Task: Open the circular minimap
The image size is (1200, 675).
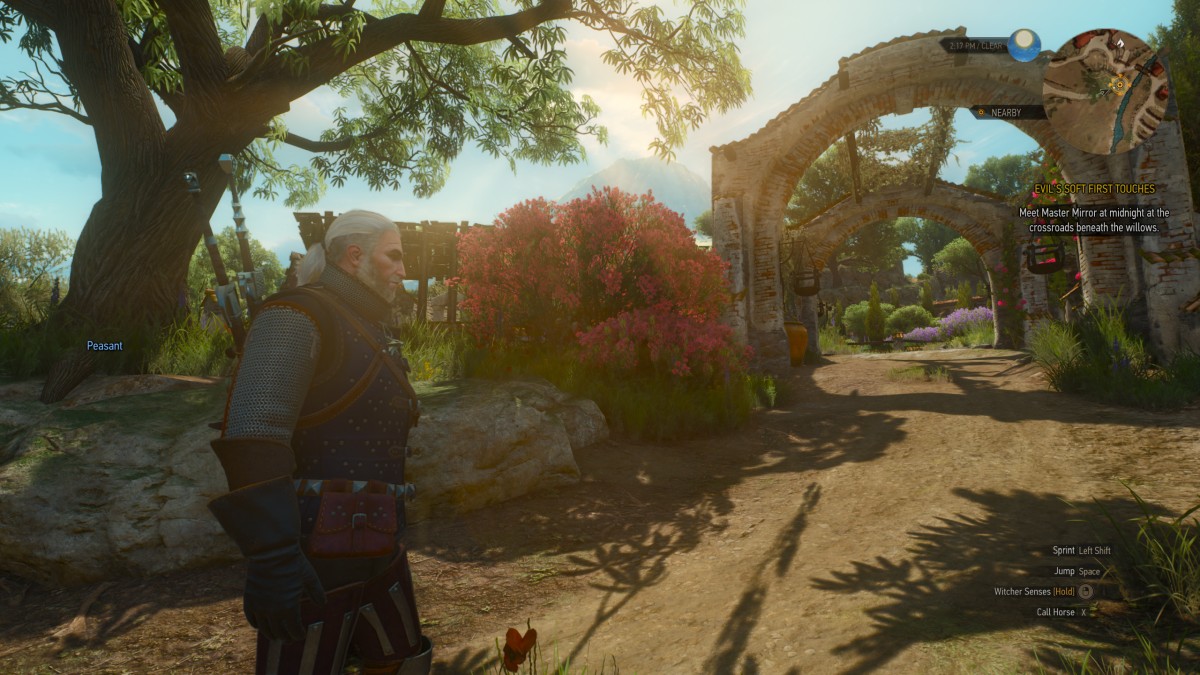Action: (1106, 89)
